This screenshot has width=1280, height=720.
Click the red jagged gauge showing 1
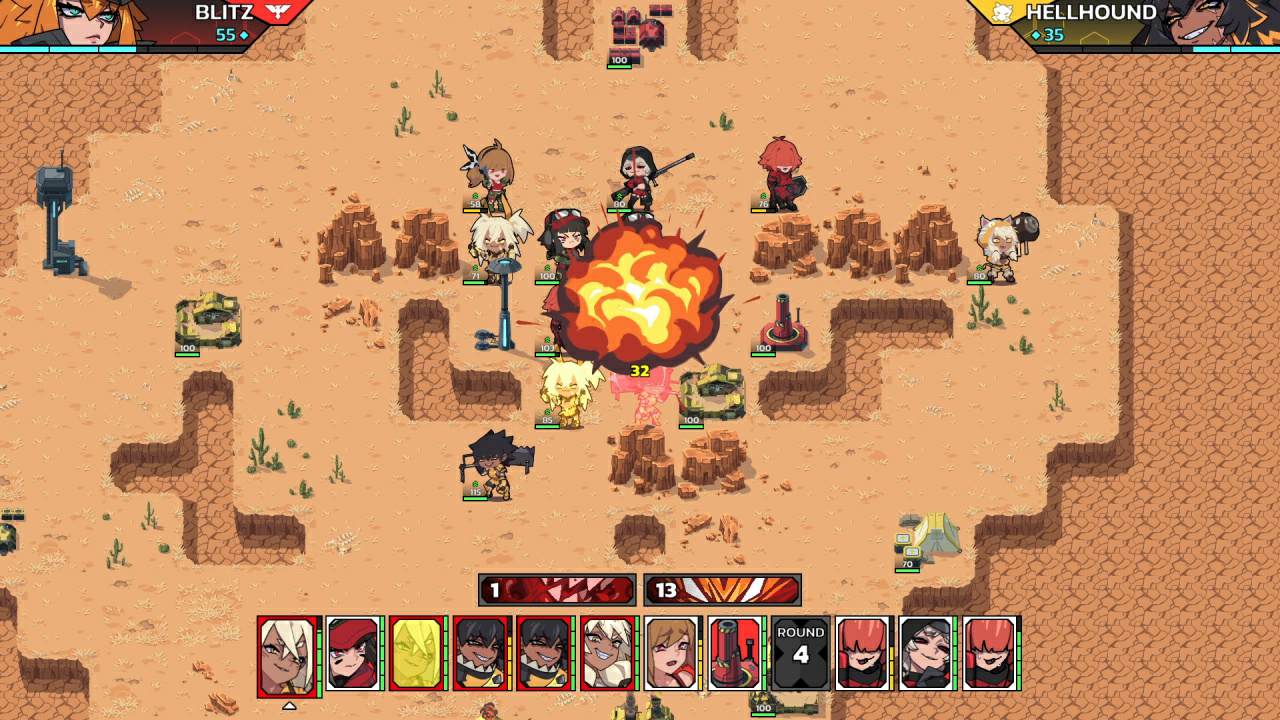[557, 590]
